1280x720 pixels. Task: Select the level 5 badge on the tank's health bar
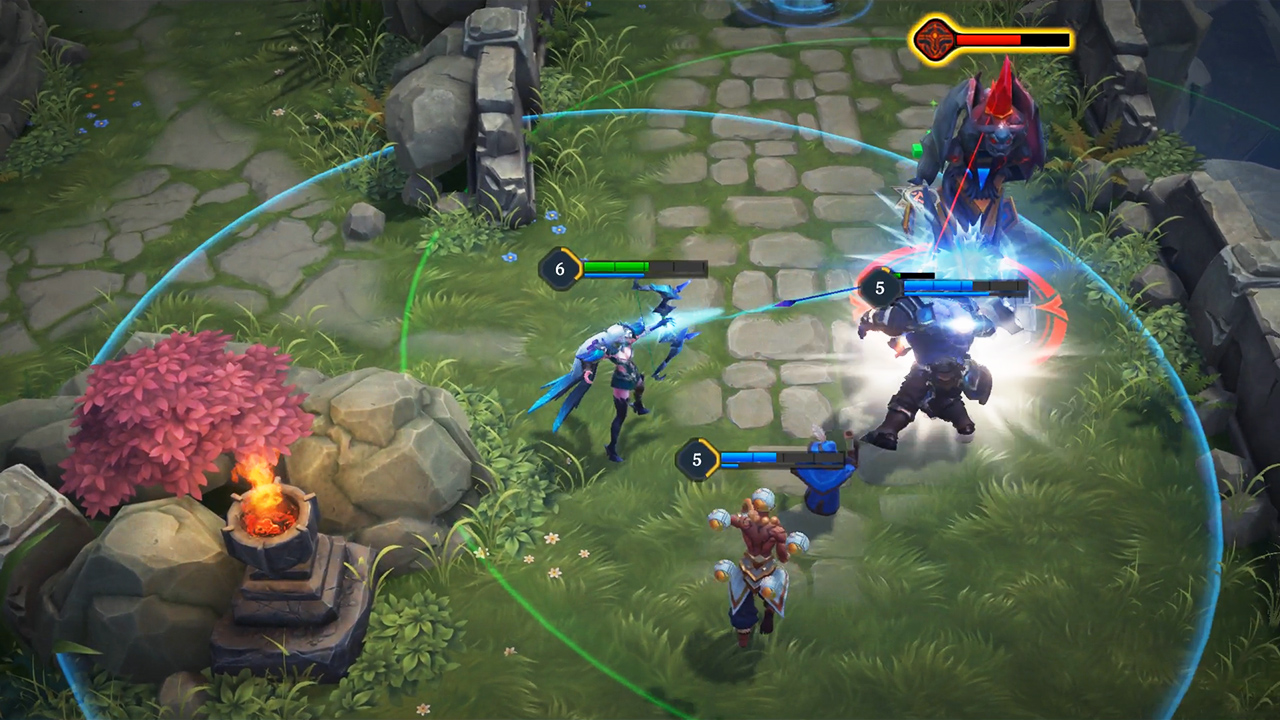(877, 289)
